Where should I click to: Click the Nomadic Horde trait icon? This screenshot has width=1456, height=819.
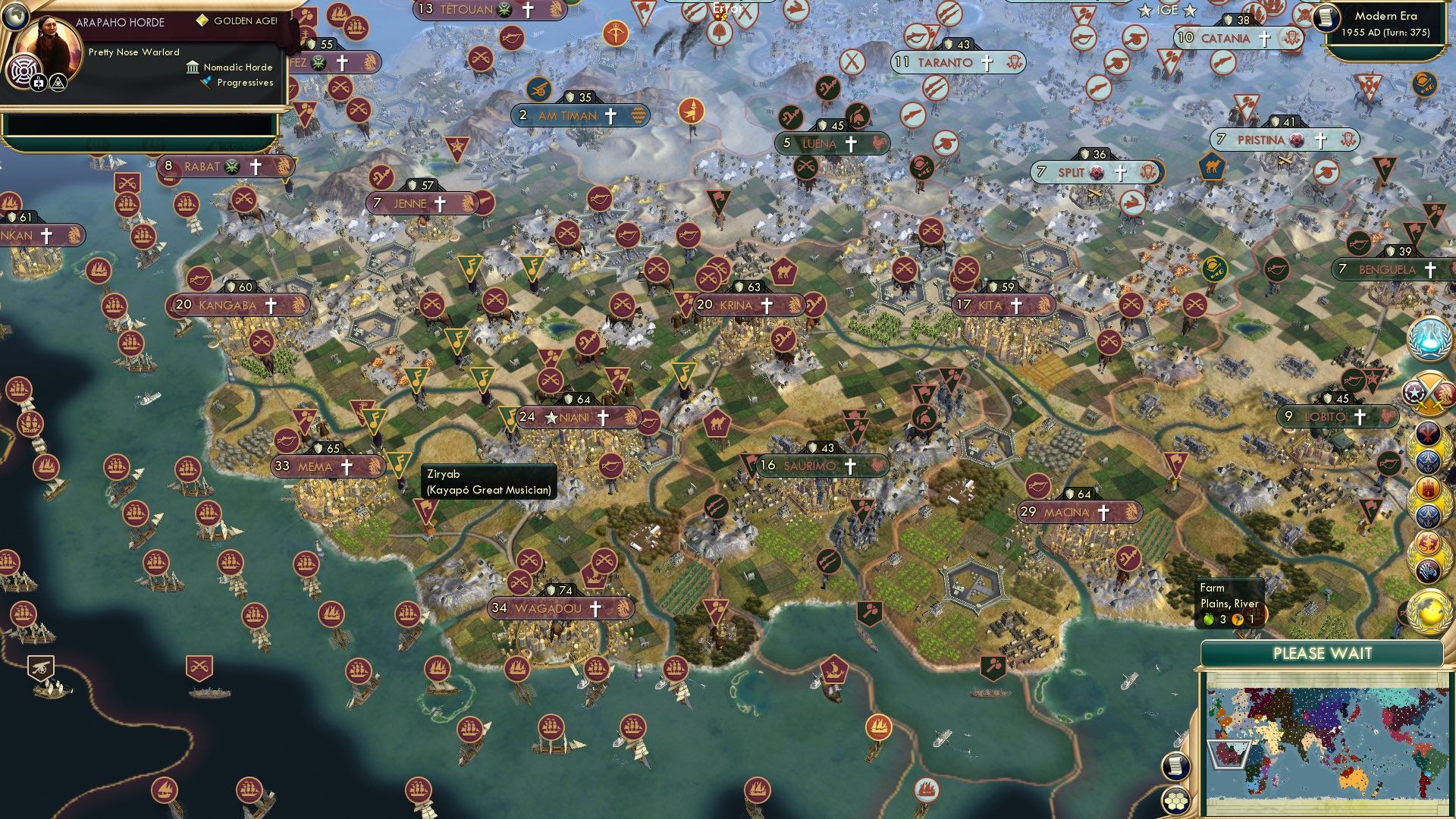(193, 67)
